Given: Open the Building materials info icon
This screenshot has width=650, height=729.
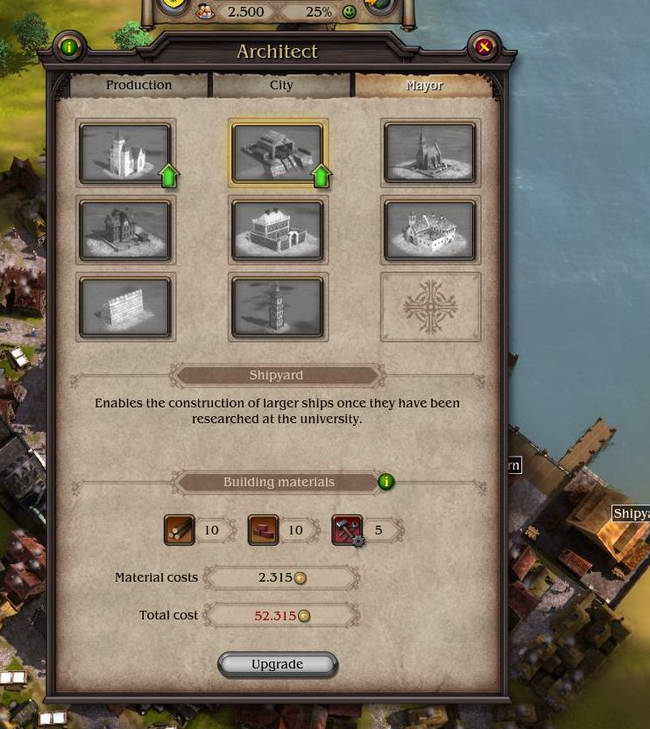Looking at the screenshot, I should (386, 482).
